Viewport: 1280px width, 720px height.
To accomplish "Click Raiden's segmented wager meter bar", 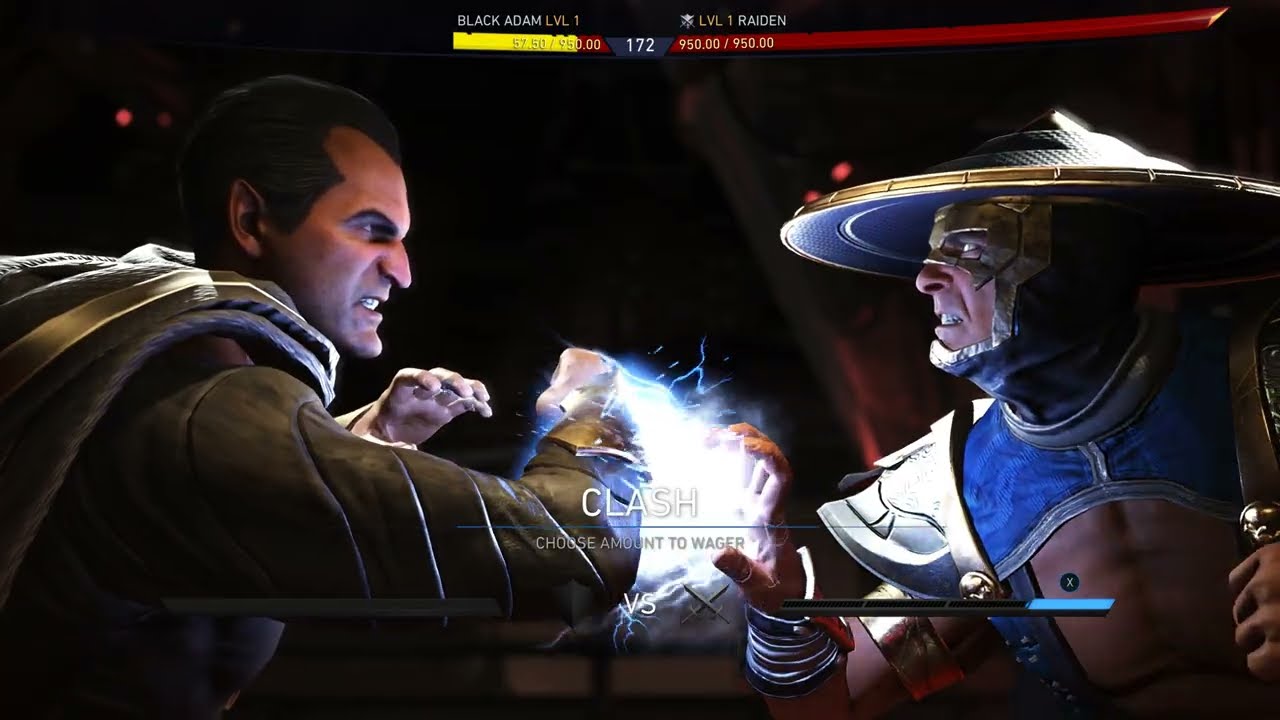I will click(x=900, y=602).
